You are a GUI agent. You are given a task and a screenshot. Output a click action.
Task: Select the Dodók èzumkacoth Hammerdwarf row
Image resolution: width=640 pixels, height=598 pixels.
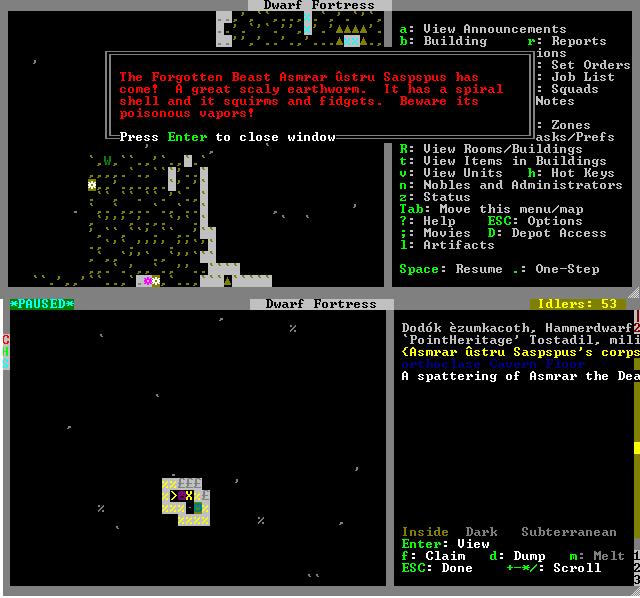(515, 328)
